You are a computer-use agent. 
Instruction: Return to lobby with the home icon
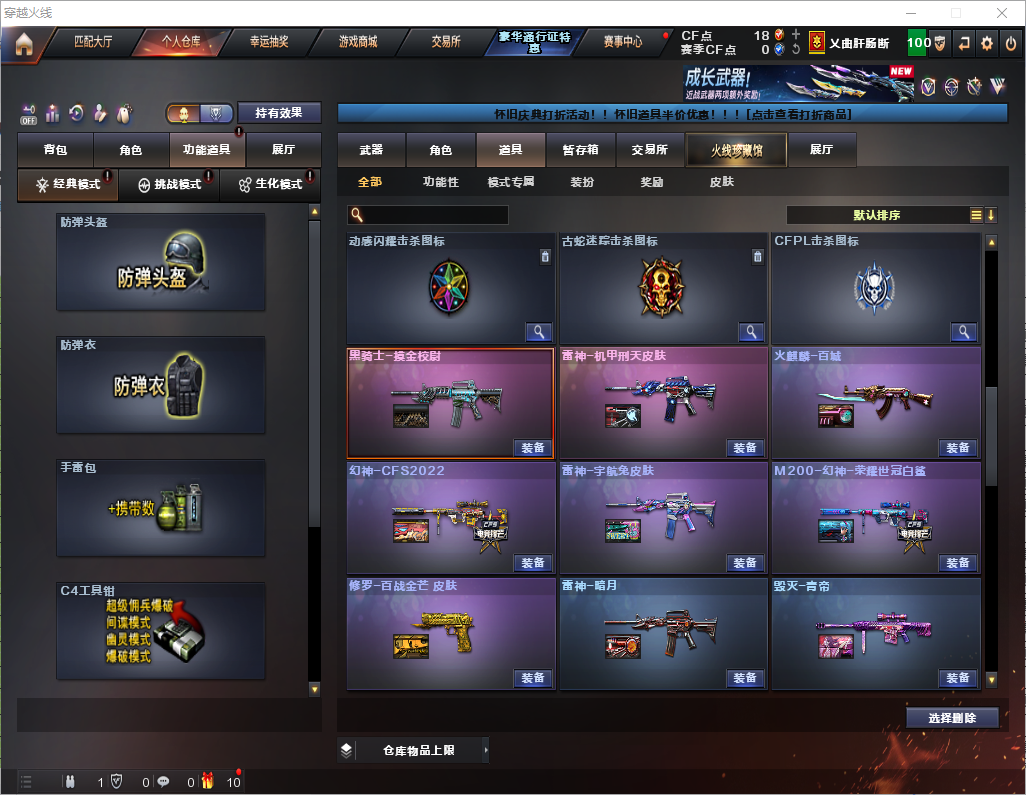24,44
